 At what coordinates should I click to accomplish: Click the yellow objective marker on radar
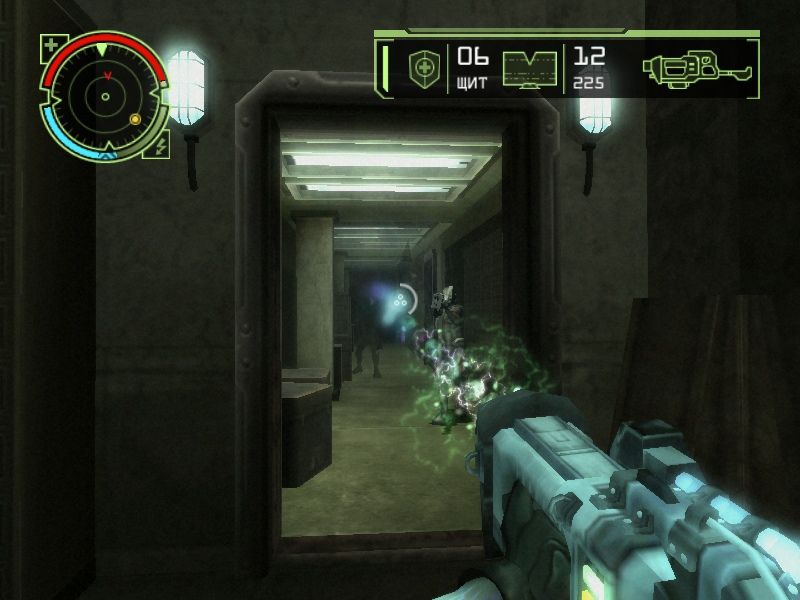[x=135, y=120]
